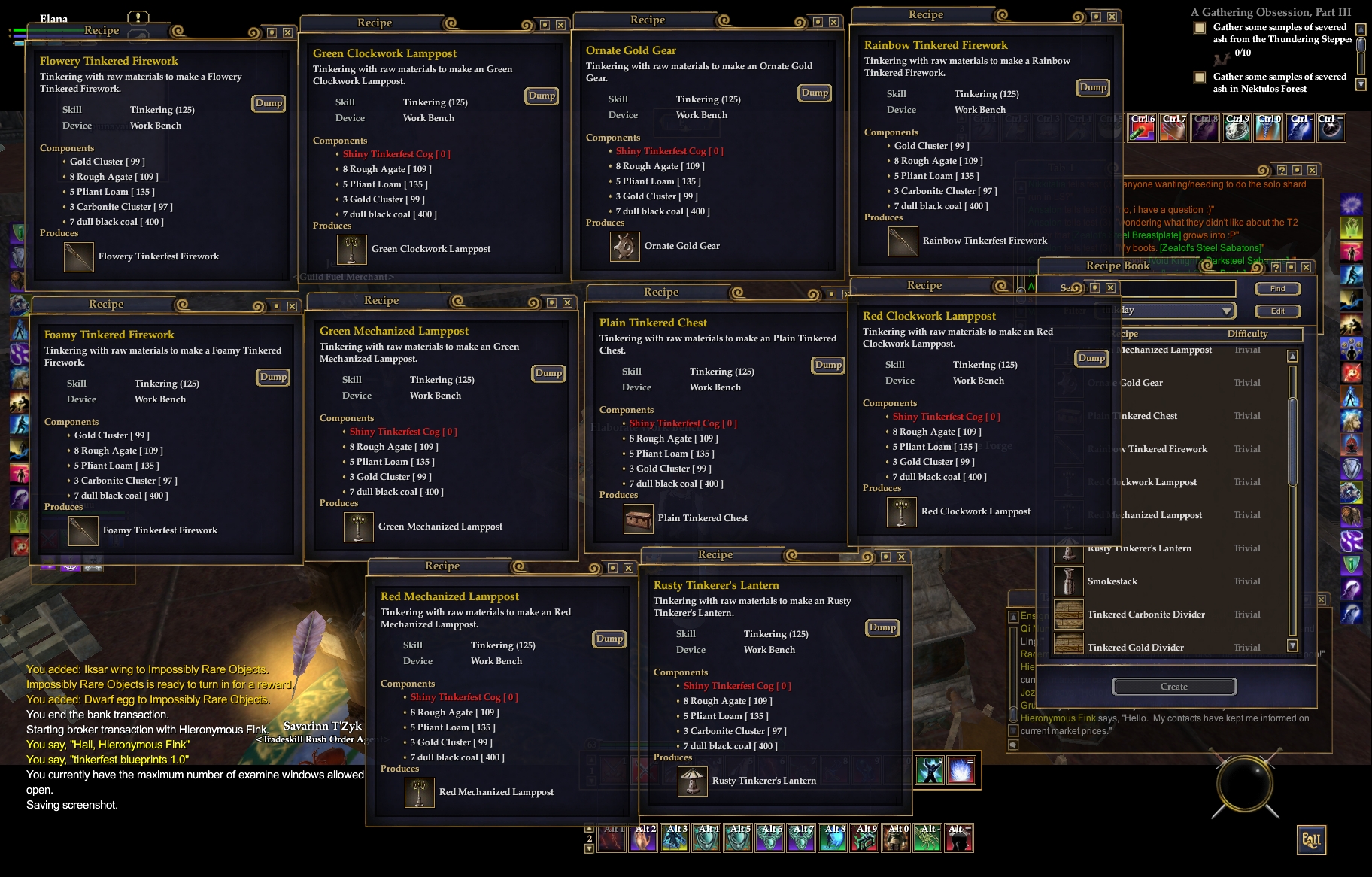Dump the Ornate Gold Gear recipe
The height and width of the screenshot is (877, 1372).
click(815, 93)
